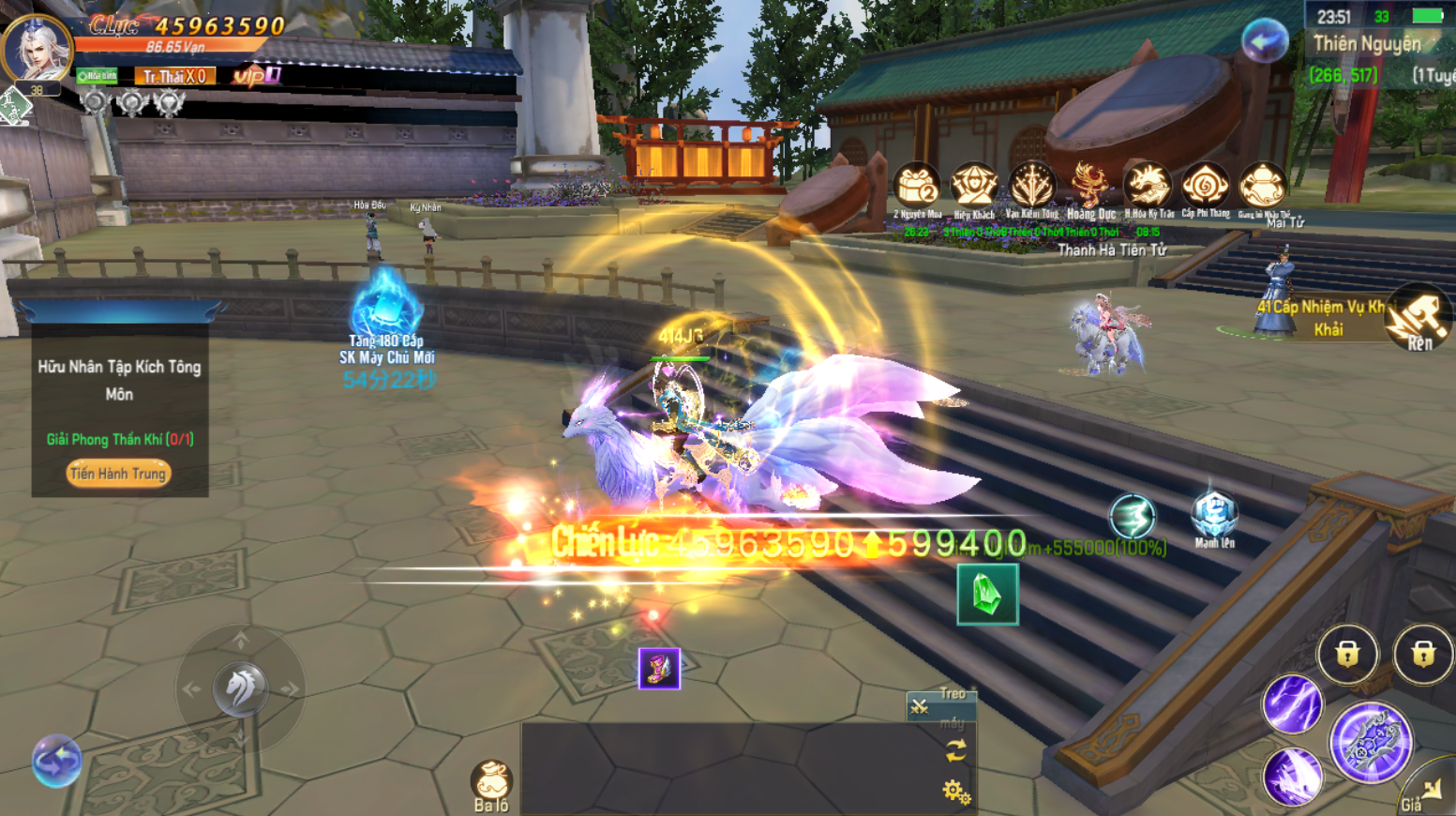Open the H.Hóa Kỳ Trân dragon icon
This screenshot has height=816, width=1456.
click(1148, 186)
